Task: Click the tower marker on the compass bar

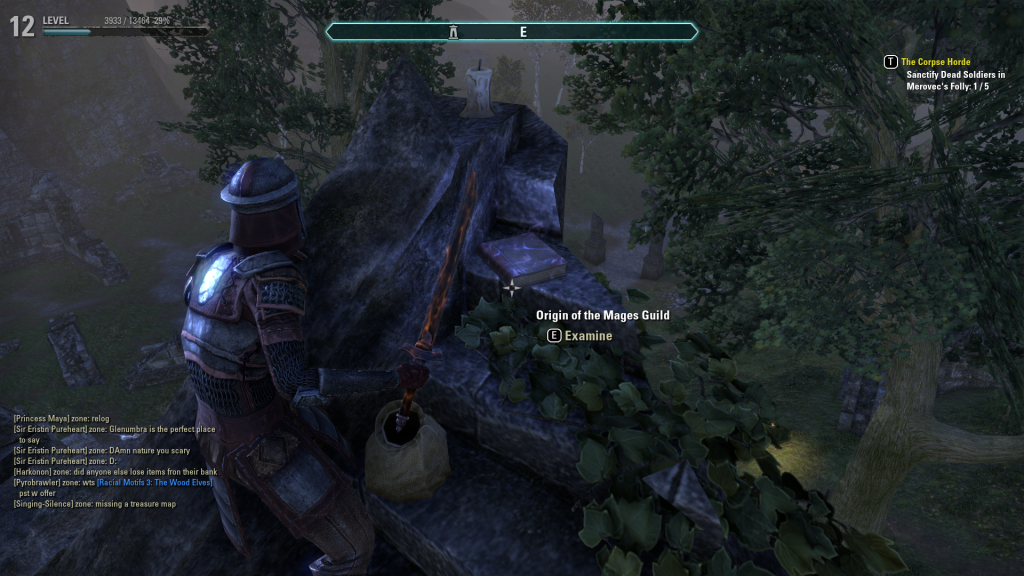Action: point(453,32)
